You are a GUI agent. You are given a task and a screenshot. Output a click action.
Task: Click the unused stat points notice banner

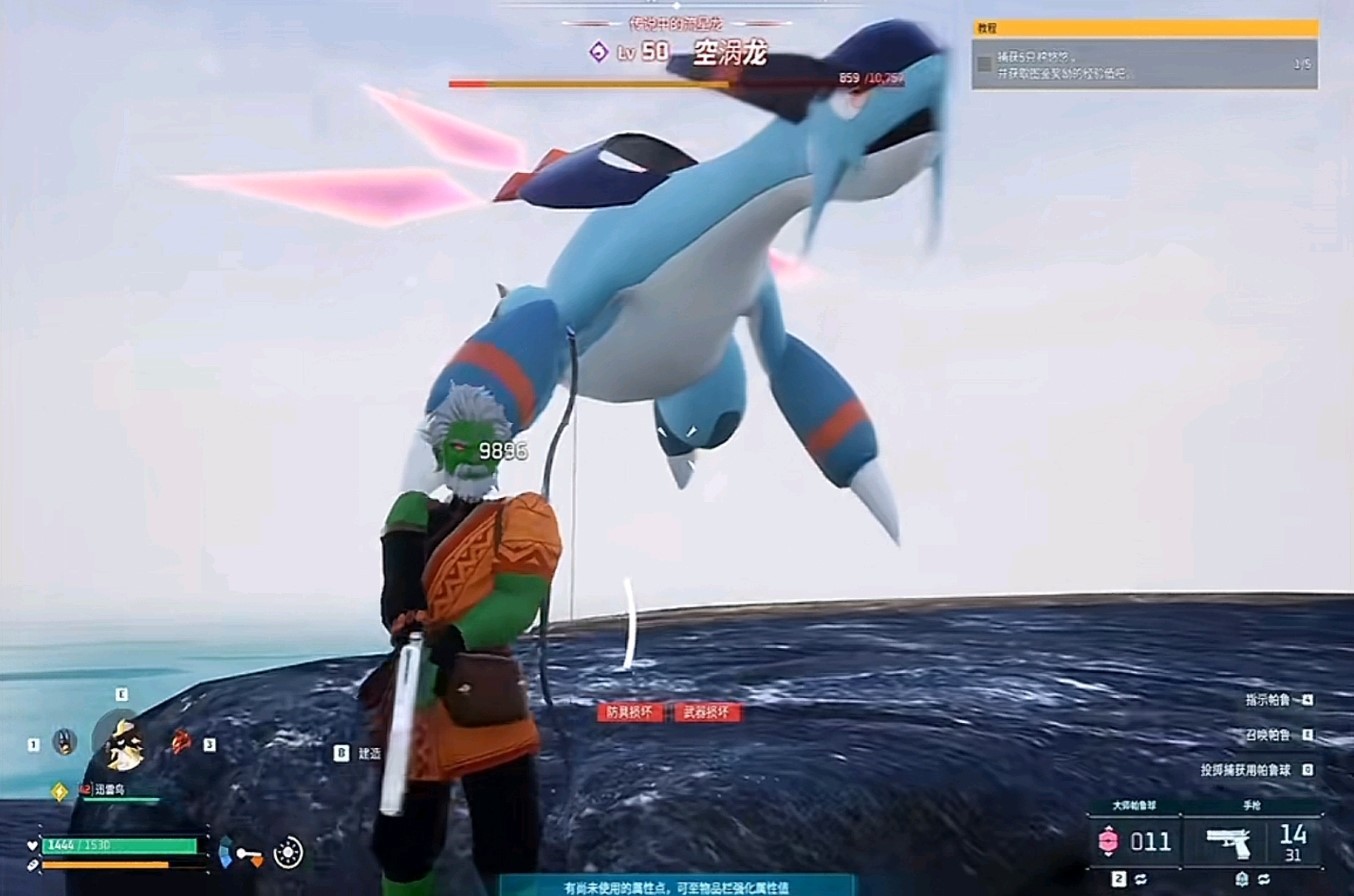coord(676,886)
